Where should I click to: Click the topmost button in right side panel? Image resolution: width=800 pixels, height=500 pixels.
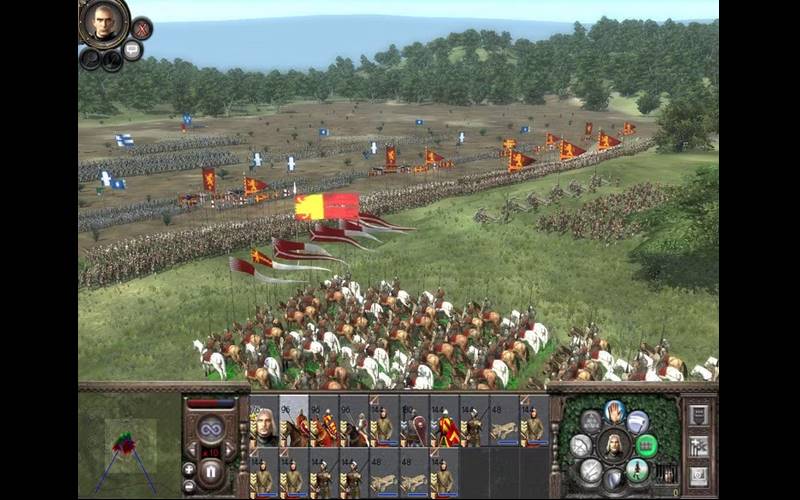click(x=699, y=414)
